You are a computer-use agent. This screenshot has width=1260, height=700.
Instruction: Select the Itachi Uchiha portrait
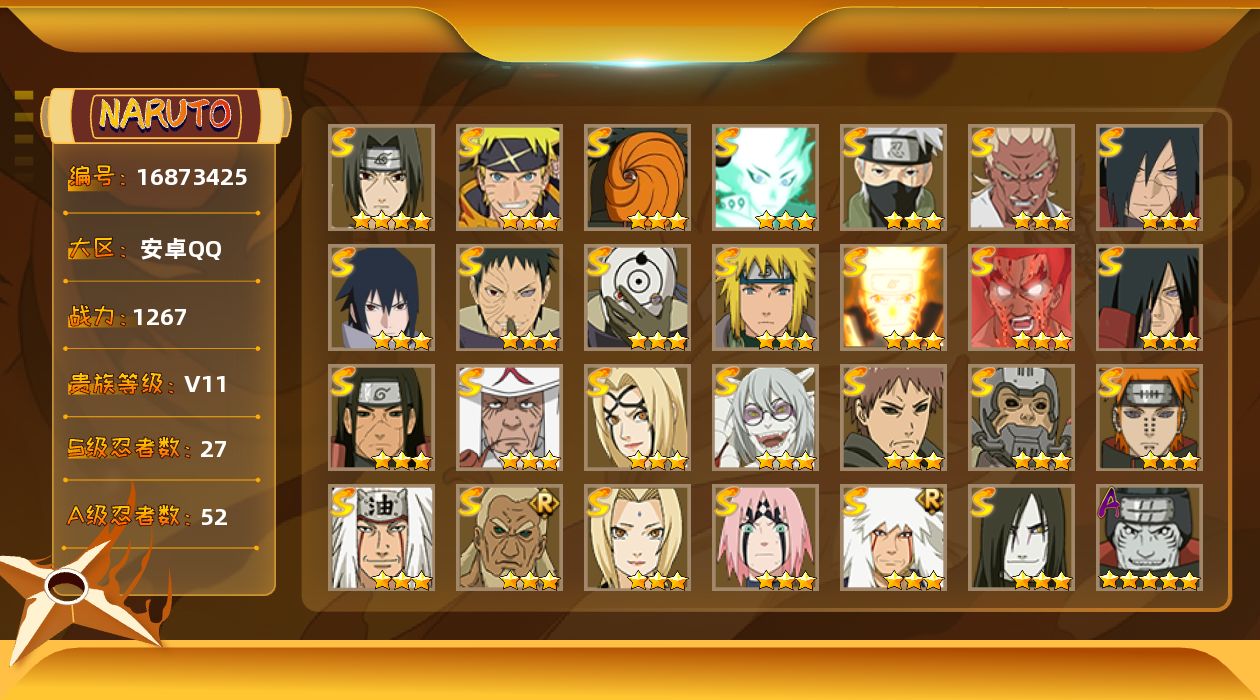pos(381,178)
